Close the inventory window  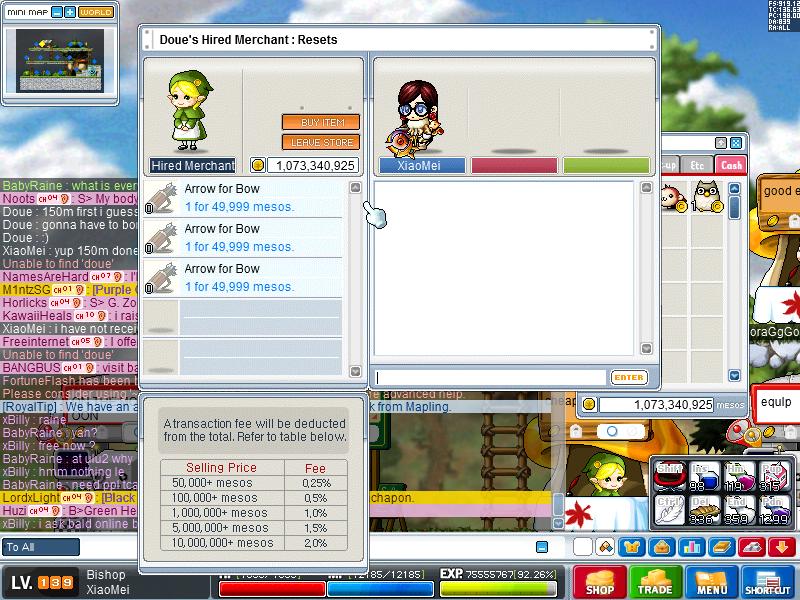736,143
